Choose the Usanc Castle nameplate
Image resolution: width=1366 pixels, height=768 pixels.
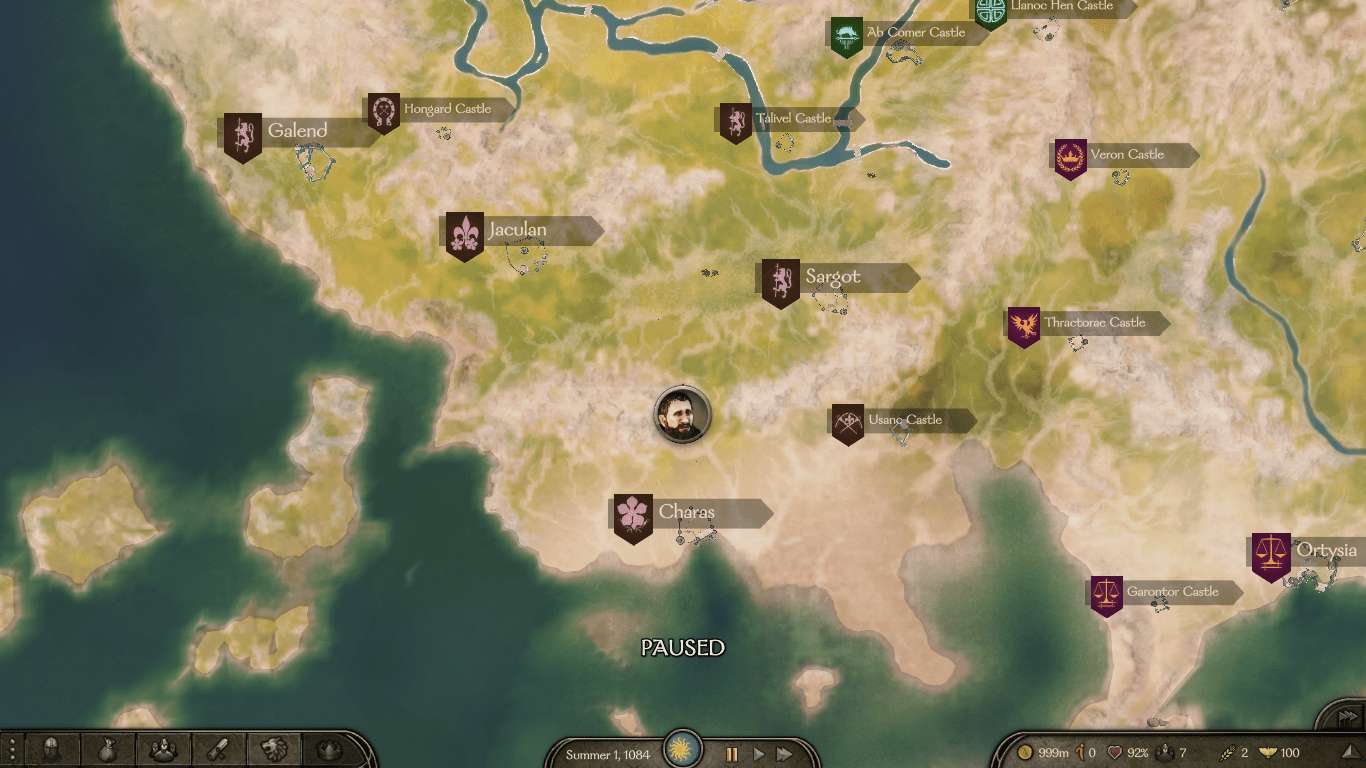click(x=904, y=420)
